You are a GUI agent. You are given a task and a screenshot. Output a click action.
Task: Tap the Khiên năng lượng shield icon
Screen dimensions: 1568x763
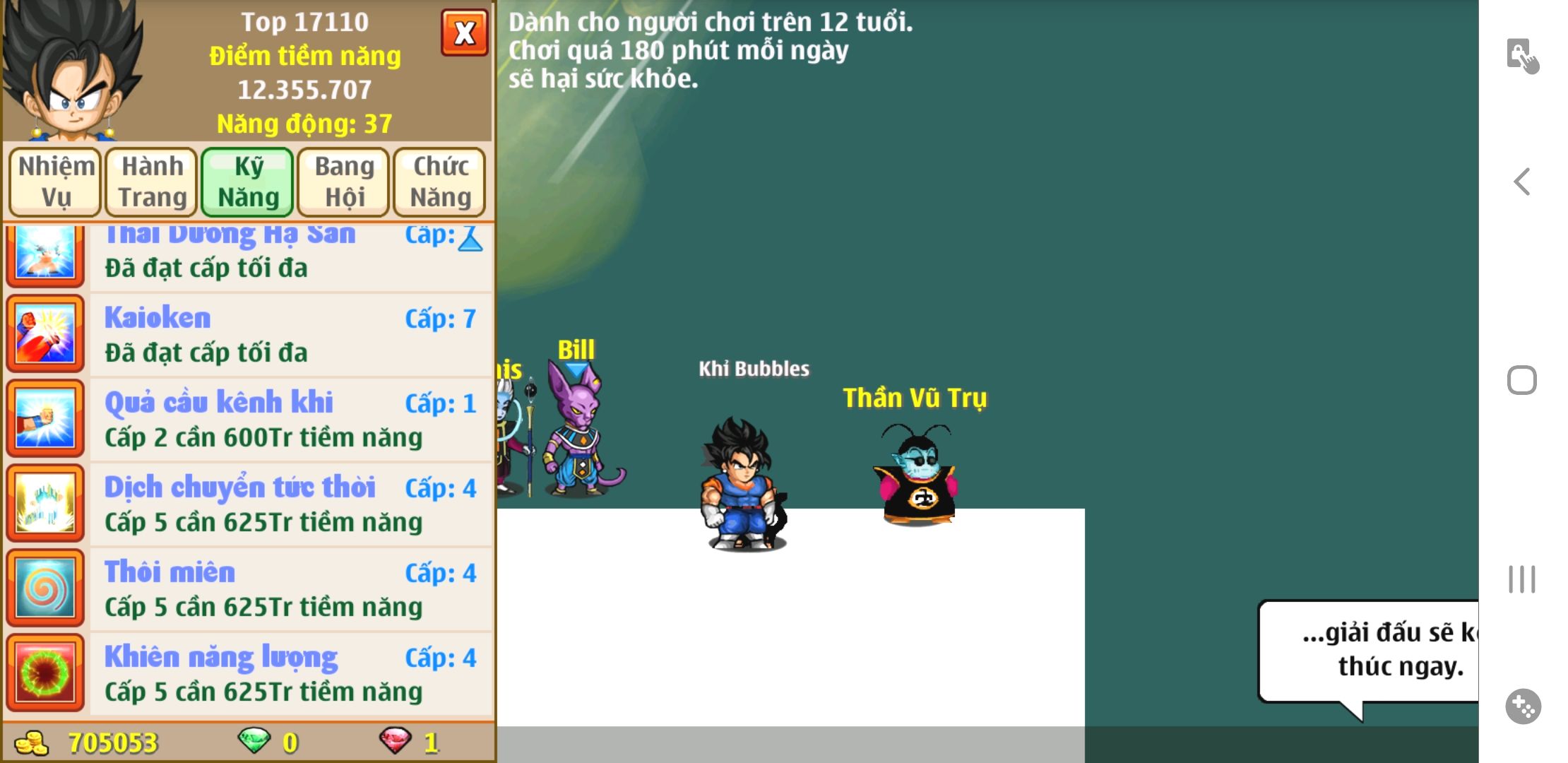(45, 674)
